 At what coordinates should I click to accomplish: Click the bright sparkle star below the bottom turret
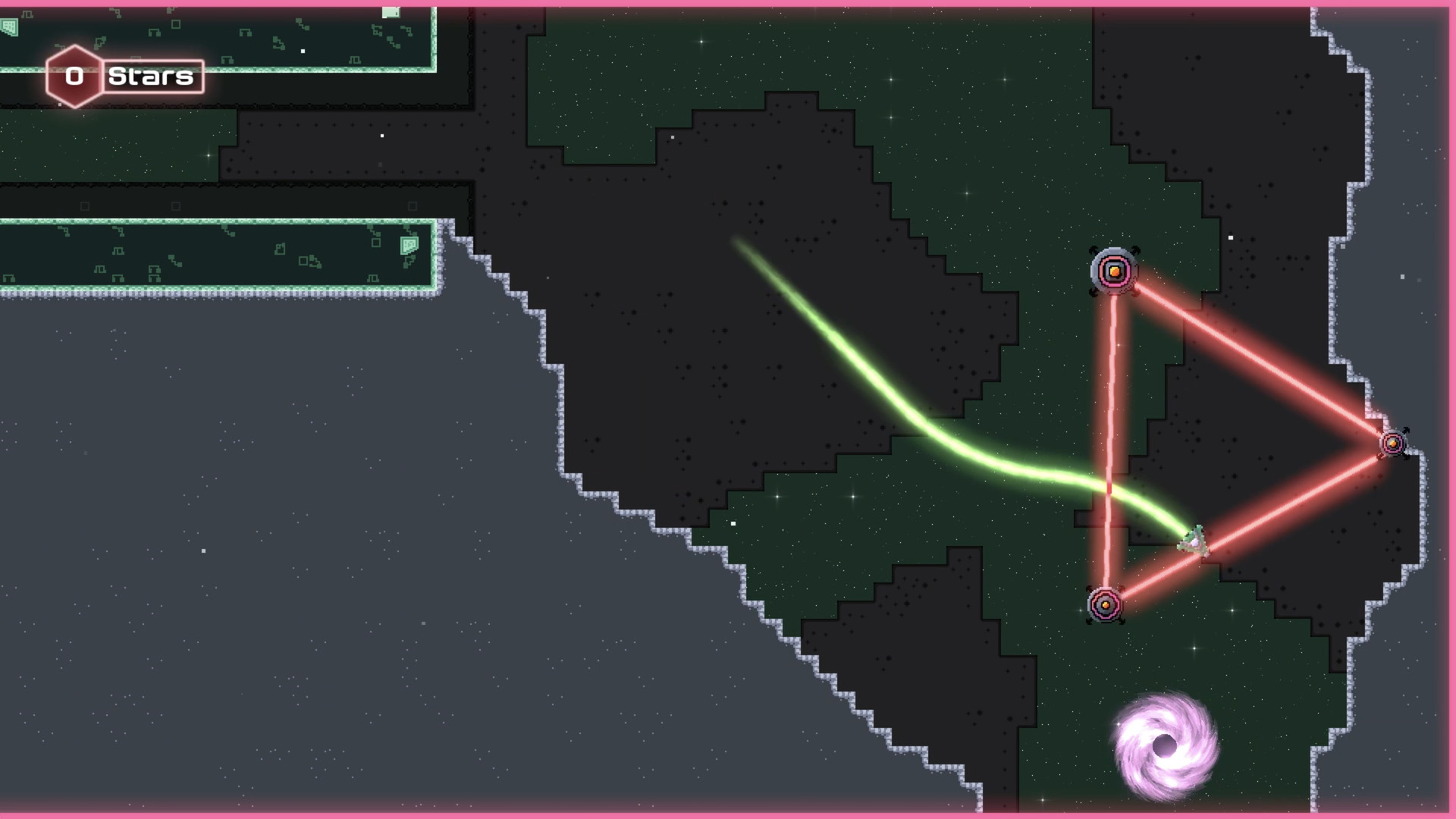coord(1194,648)
